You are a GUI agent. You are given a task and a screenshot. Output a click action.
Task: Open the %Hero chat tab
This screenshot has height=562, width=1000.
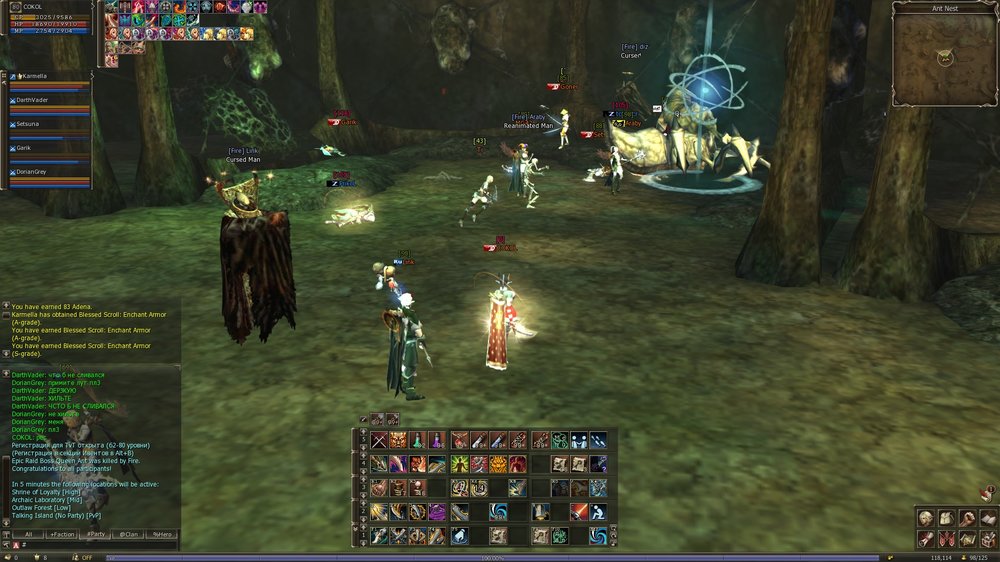tap(161, 534)
